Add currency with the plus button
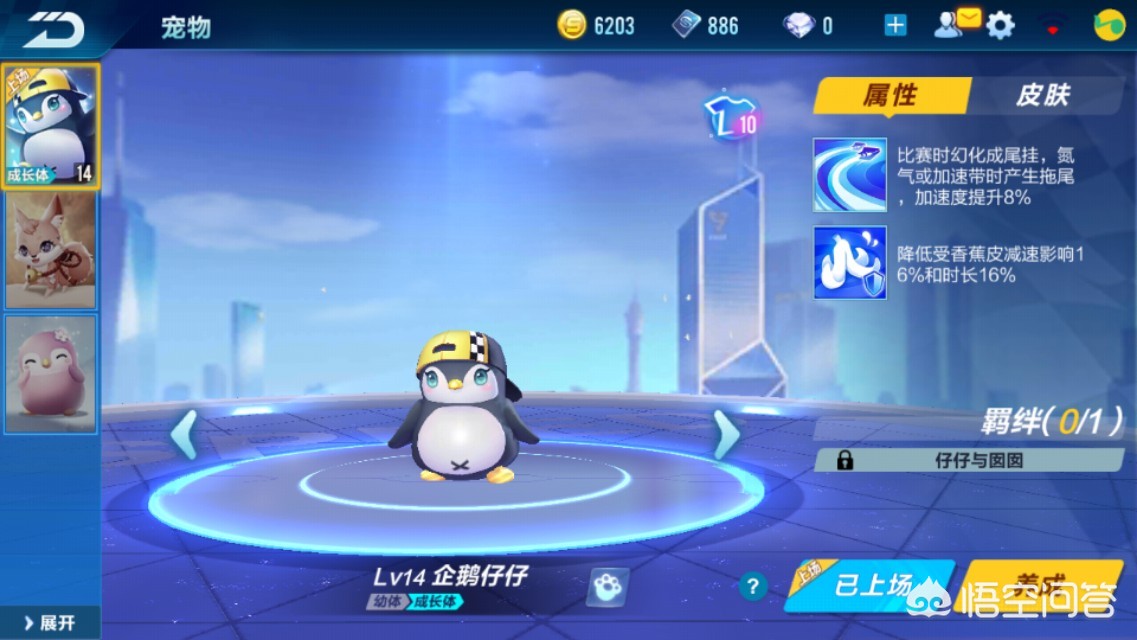1137x640 pixels. point(895,26)
